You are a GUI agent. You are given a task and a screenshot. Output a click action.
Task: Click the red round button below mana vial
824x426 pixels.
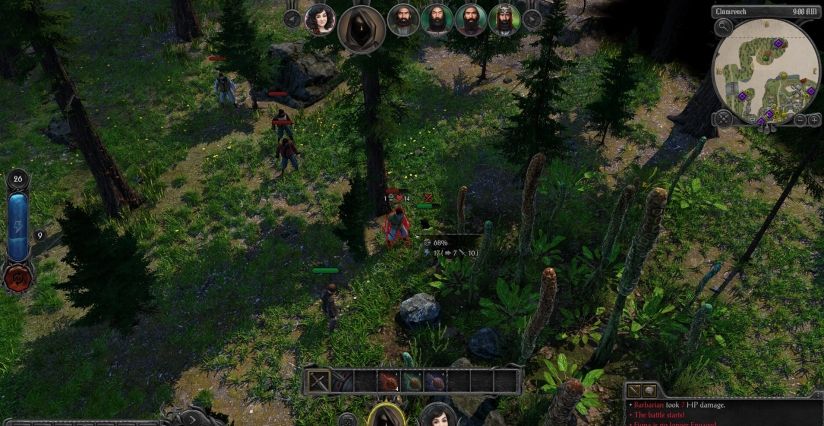[x=17, y=278]
